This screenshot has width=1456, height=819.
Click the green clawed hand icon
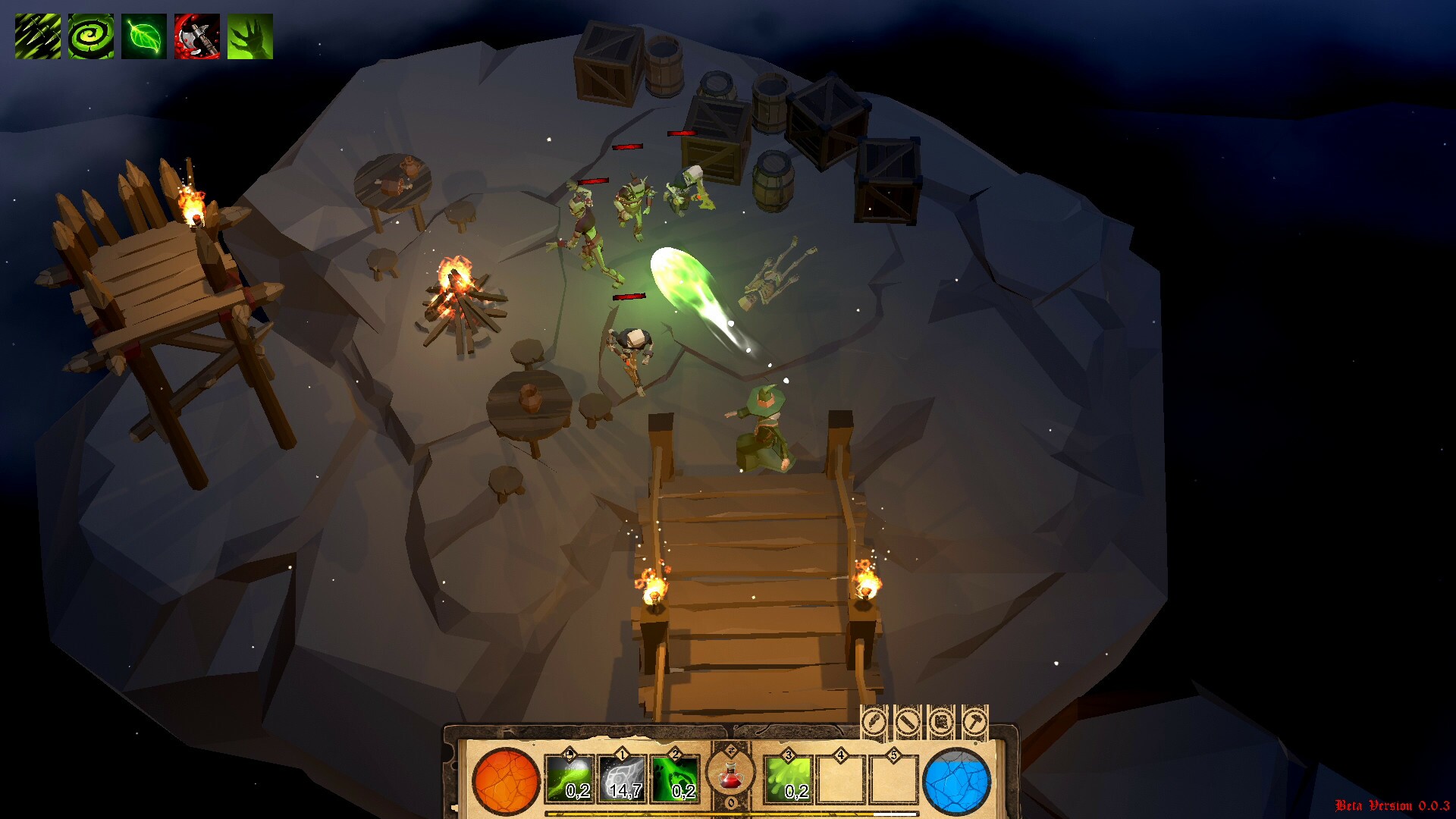[x=250, y=36]
